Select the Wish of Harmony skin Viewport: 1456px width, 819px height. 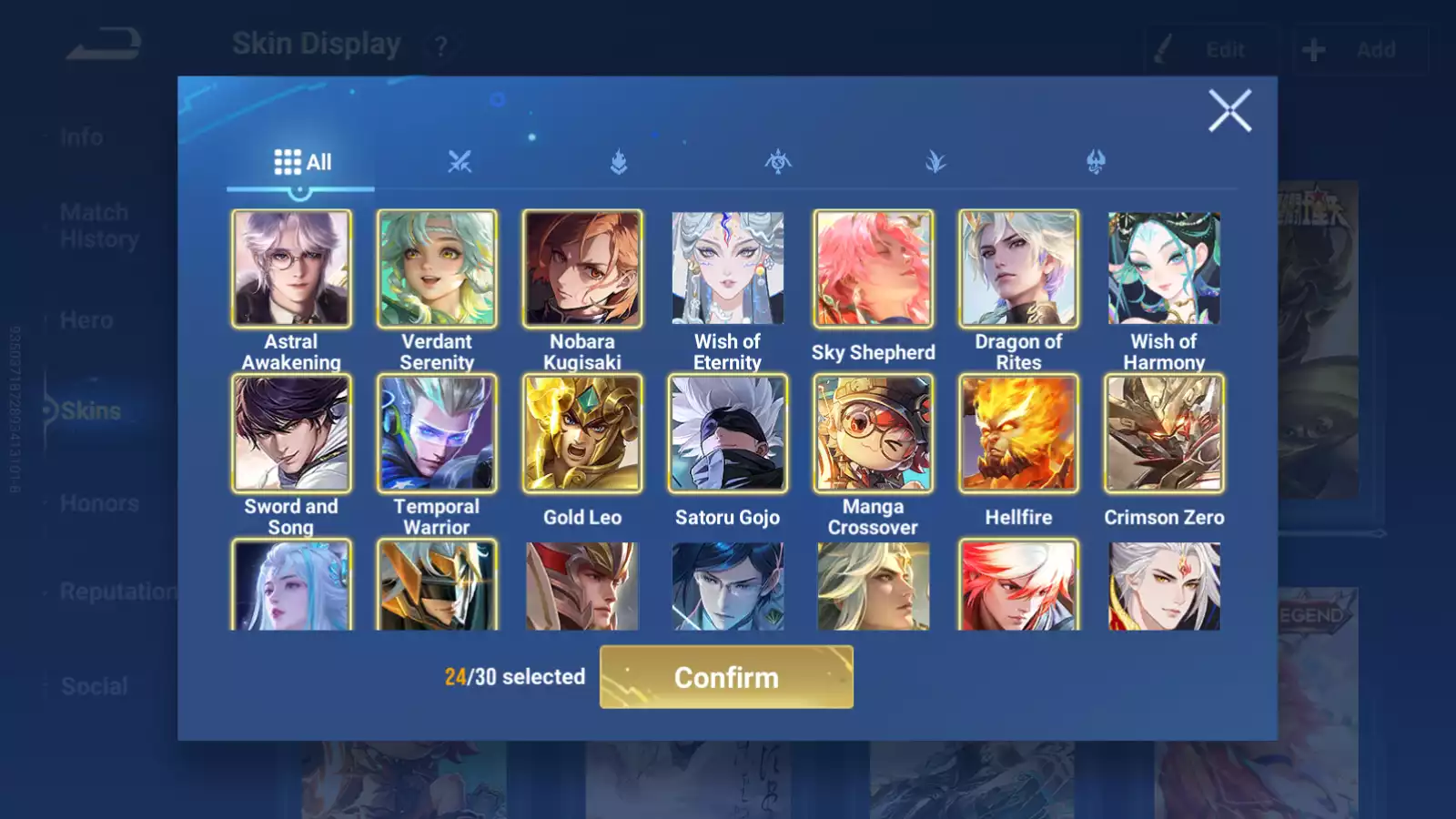click(1164, 268)
